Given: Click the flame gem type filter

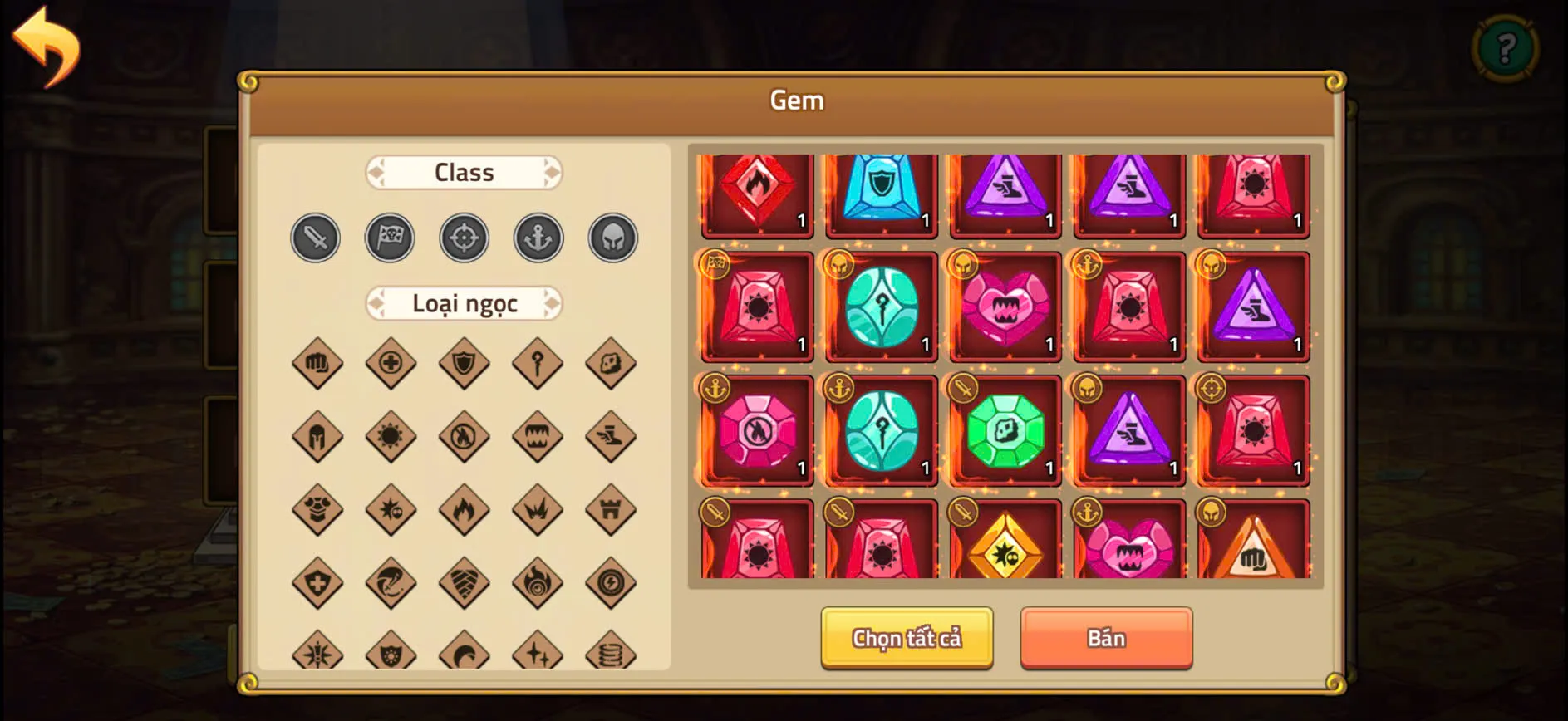Looking at the screenshot, I should (465, 511).
